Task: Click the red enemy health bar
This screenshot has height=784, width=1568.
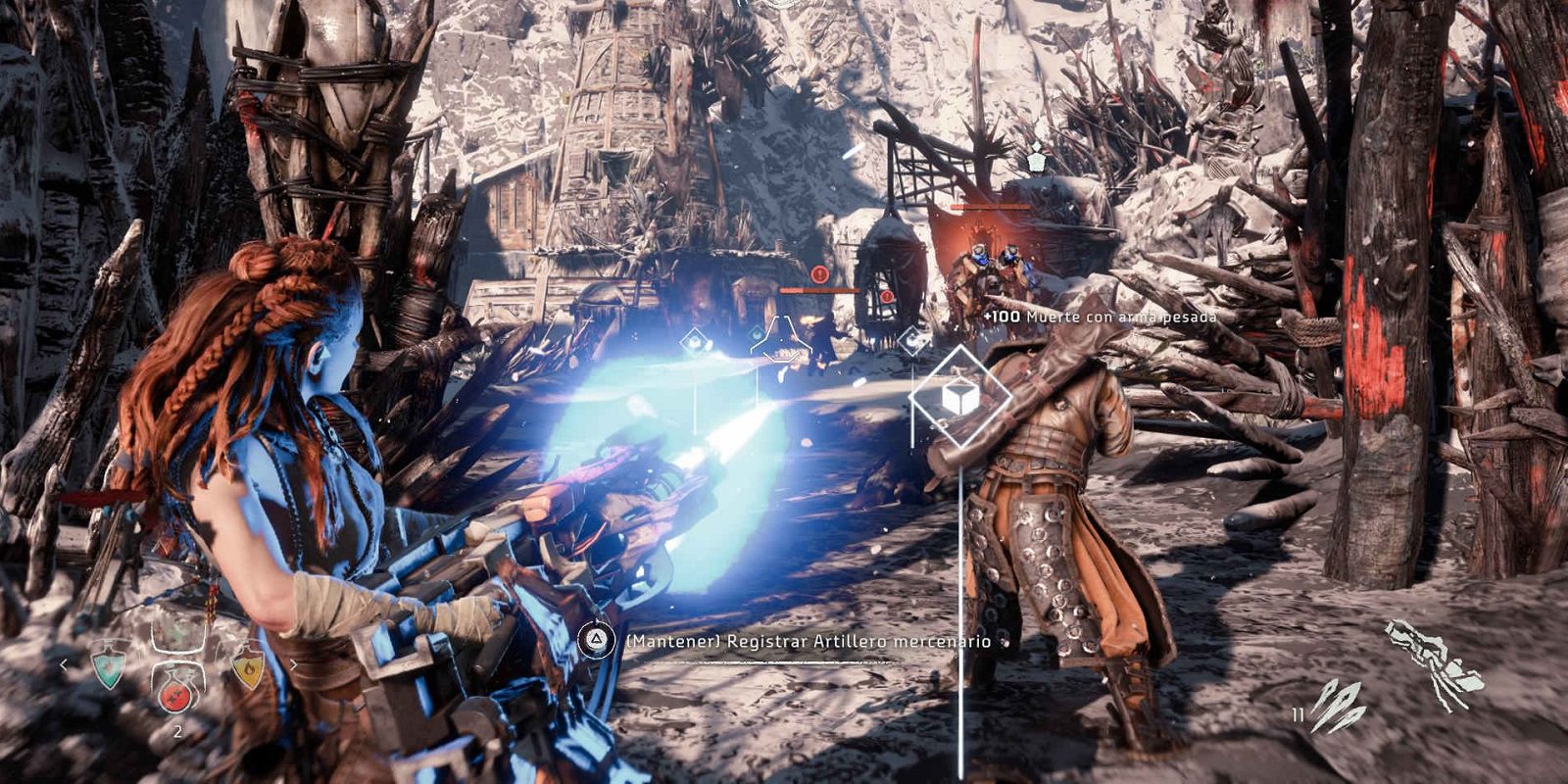Action: [x=817, y=292]
